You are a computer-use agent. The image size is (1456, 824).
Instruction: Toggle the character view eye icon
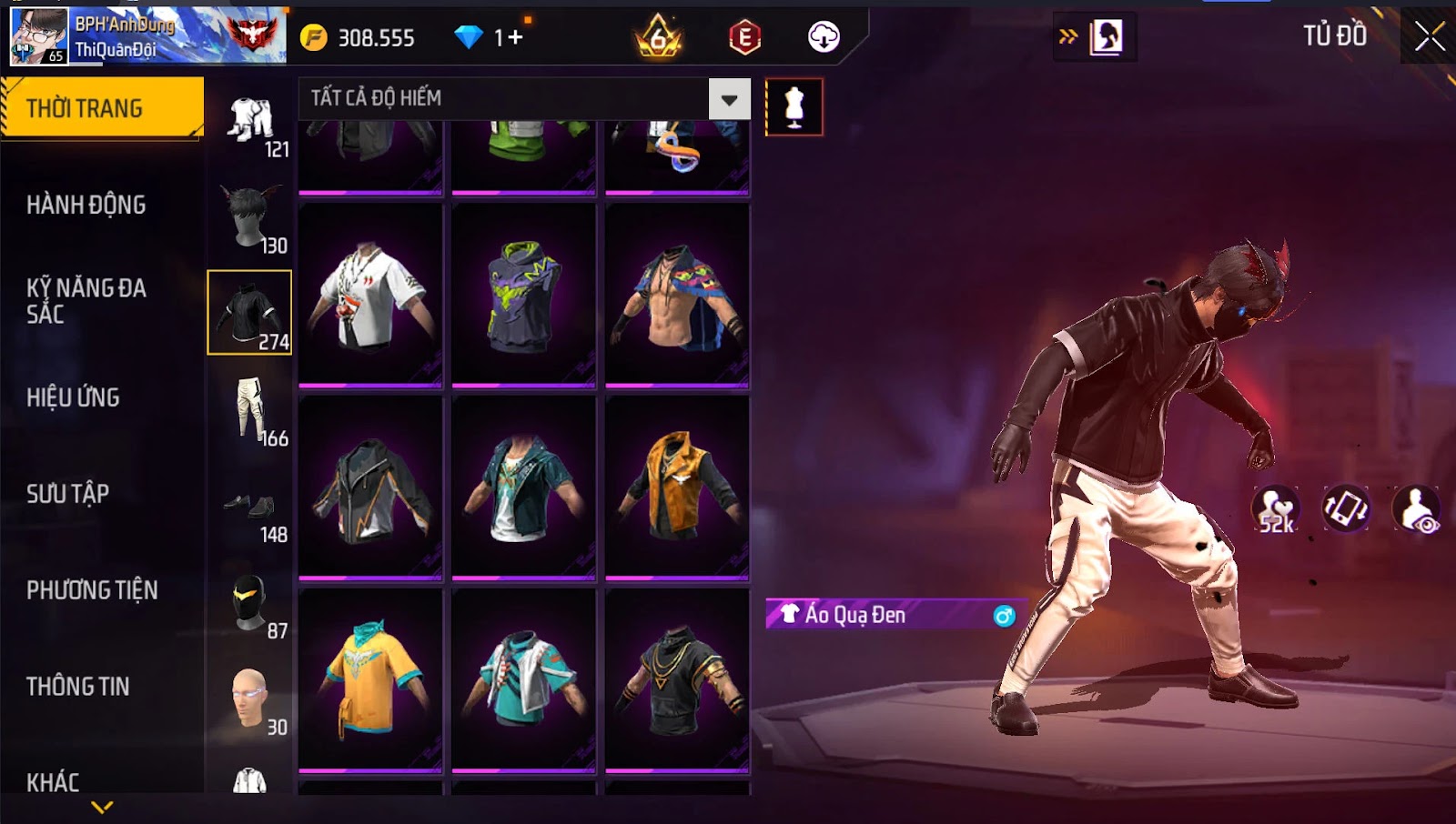(1416, 509)
